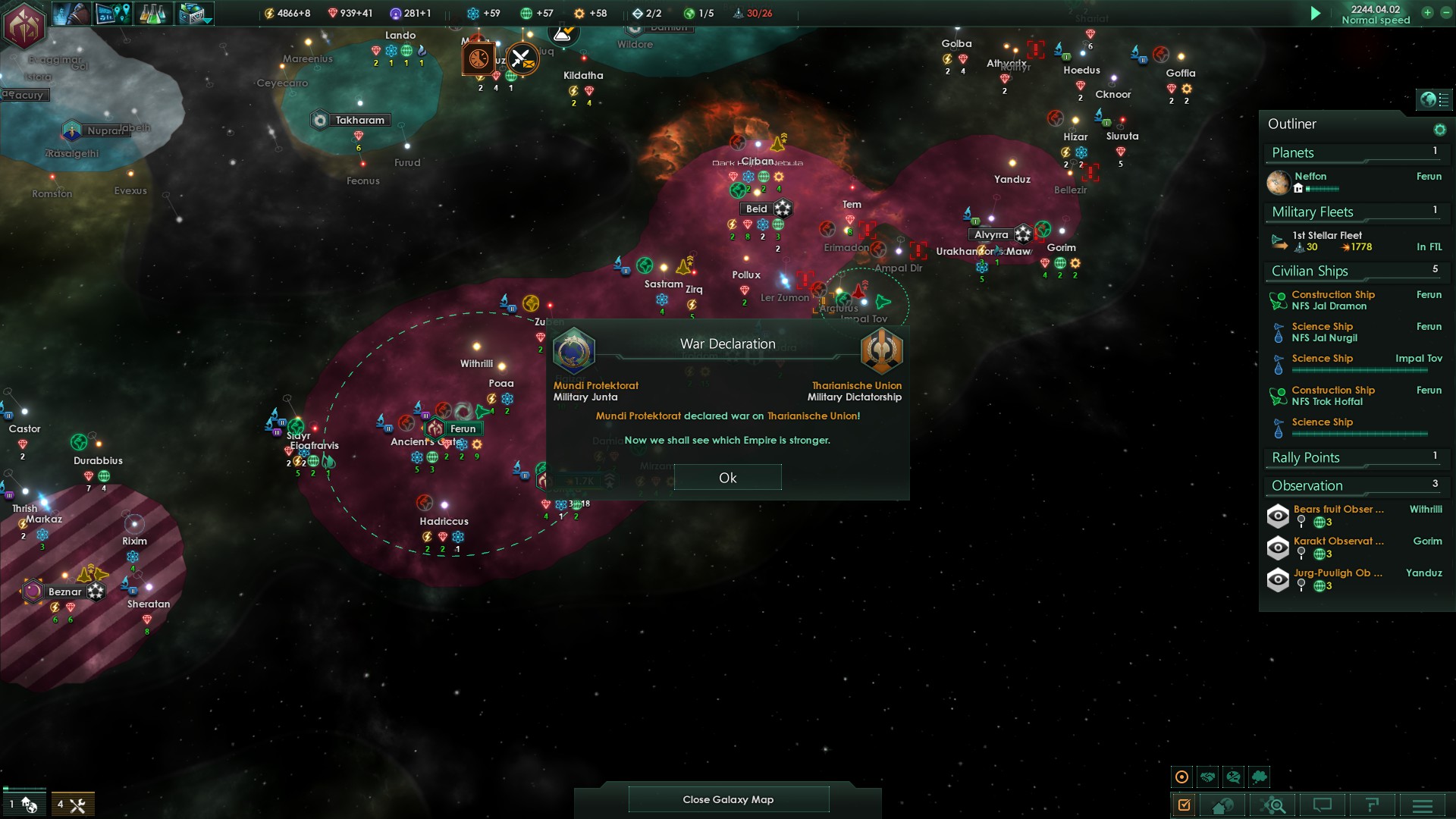This screenshot has height=819, width=1456.
Task: Open the empire emblem menu
Action: tap(24, 24)
